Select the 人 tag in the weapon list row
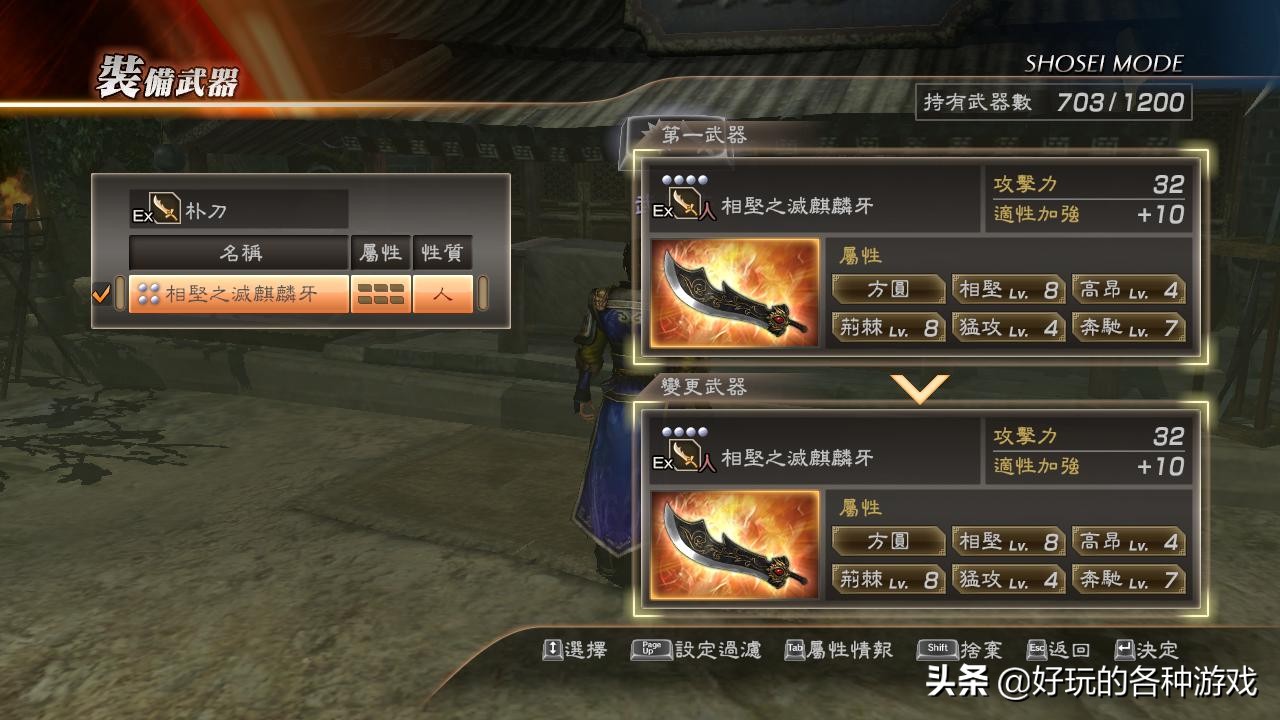Image resolution: width=1280 pixels, height=720 pixels. (441, 295)
